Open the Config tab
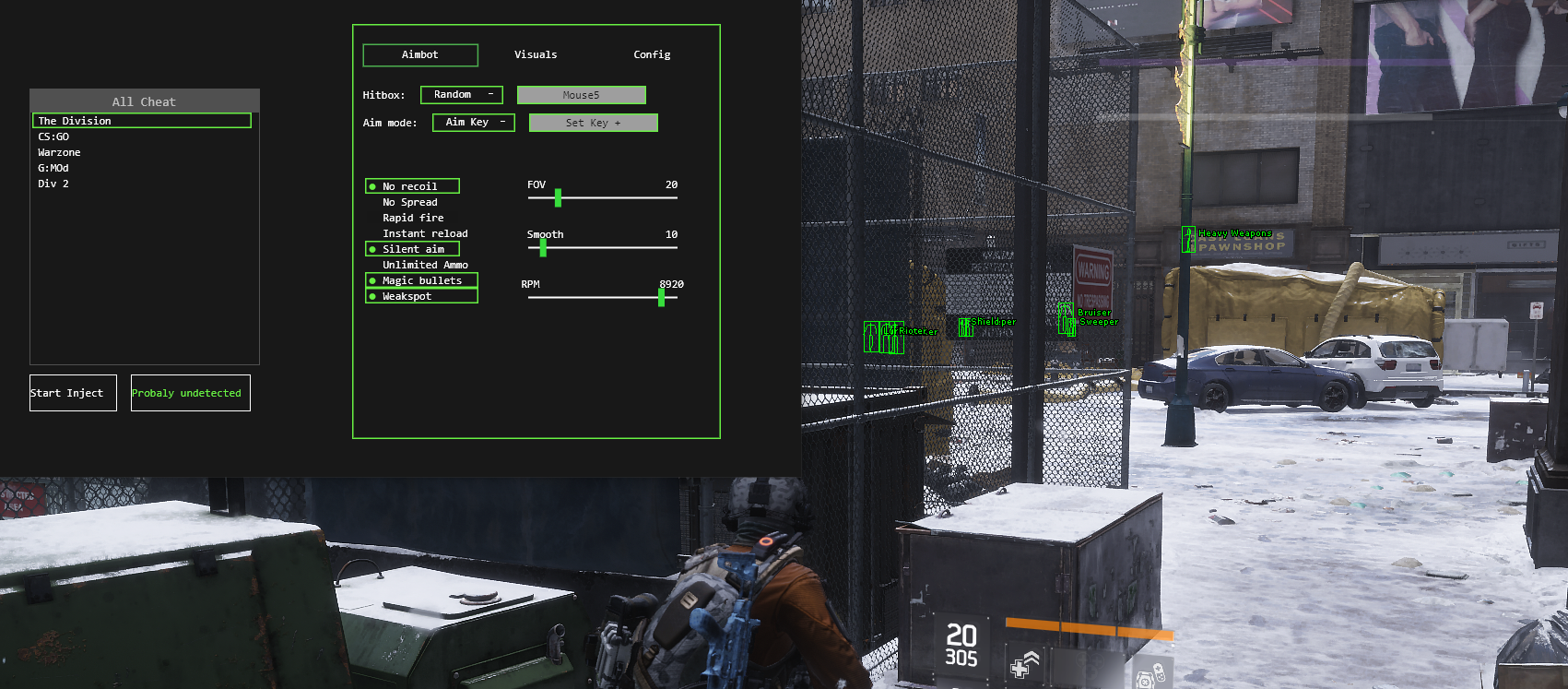1568x689 pixels. point(652,55)
